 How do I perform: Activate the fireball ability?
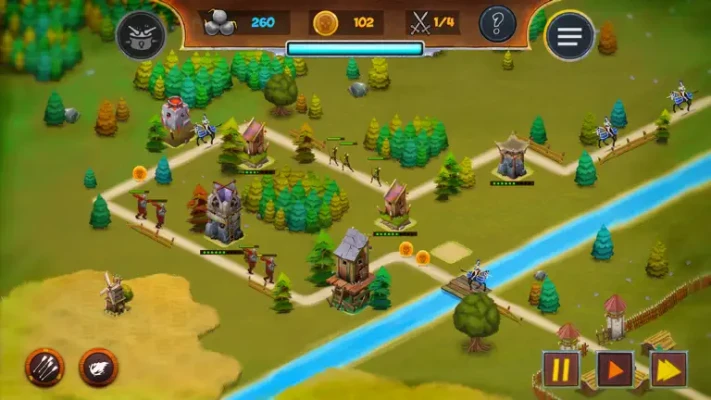(x=99, y=366)
